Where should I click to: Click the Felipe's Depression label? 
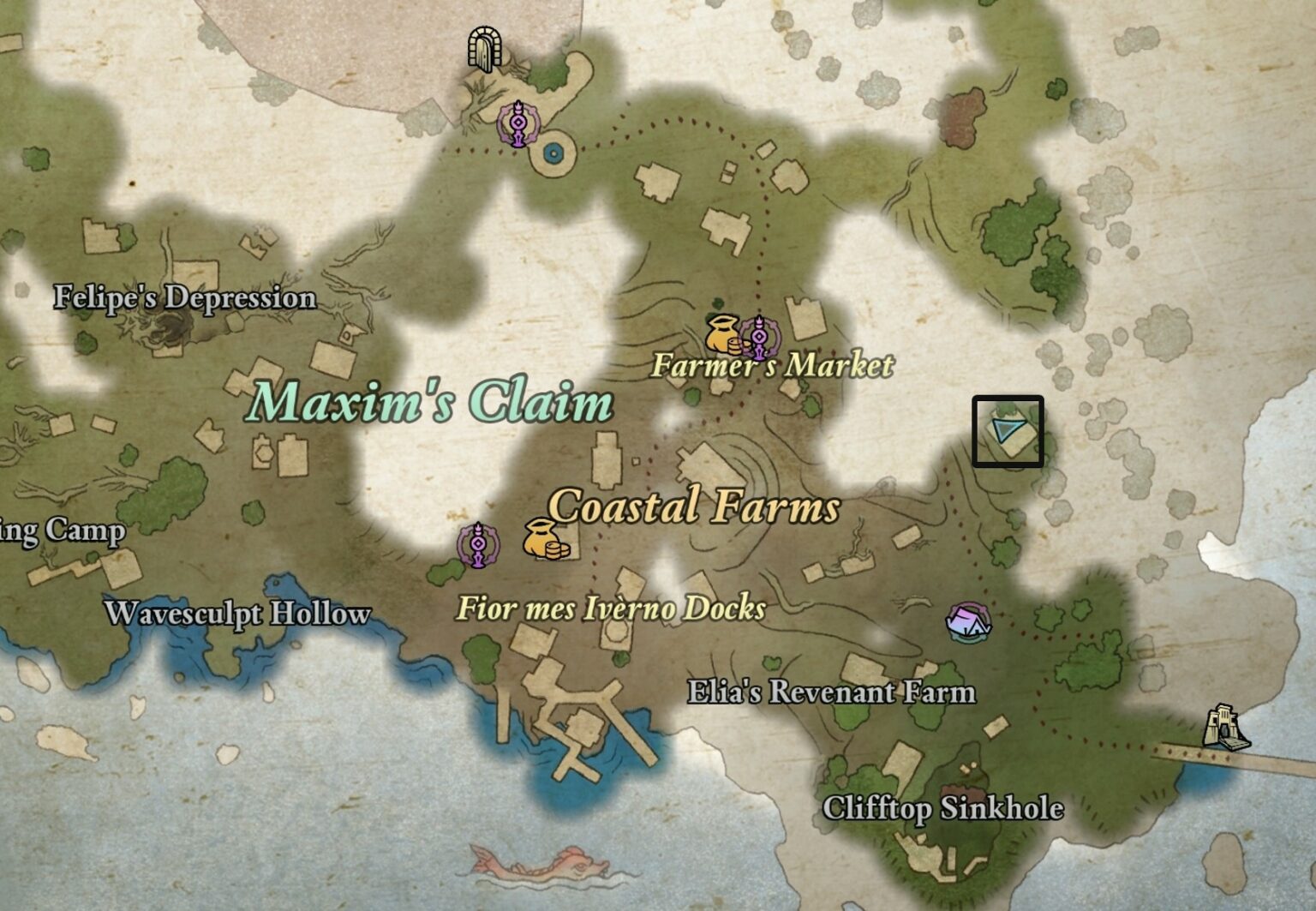tap(184, 297)
